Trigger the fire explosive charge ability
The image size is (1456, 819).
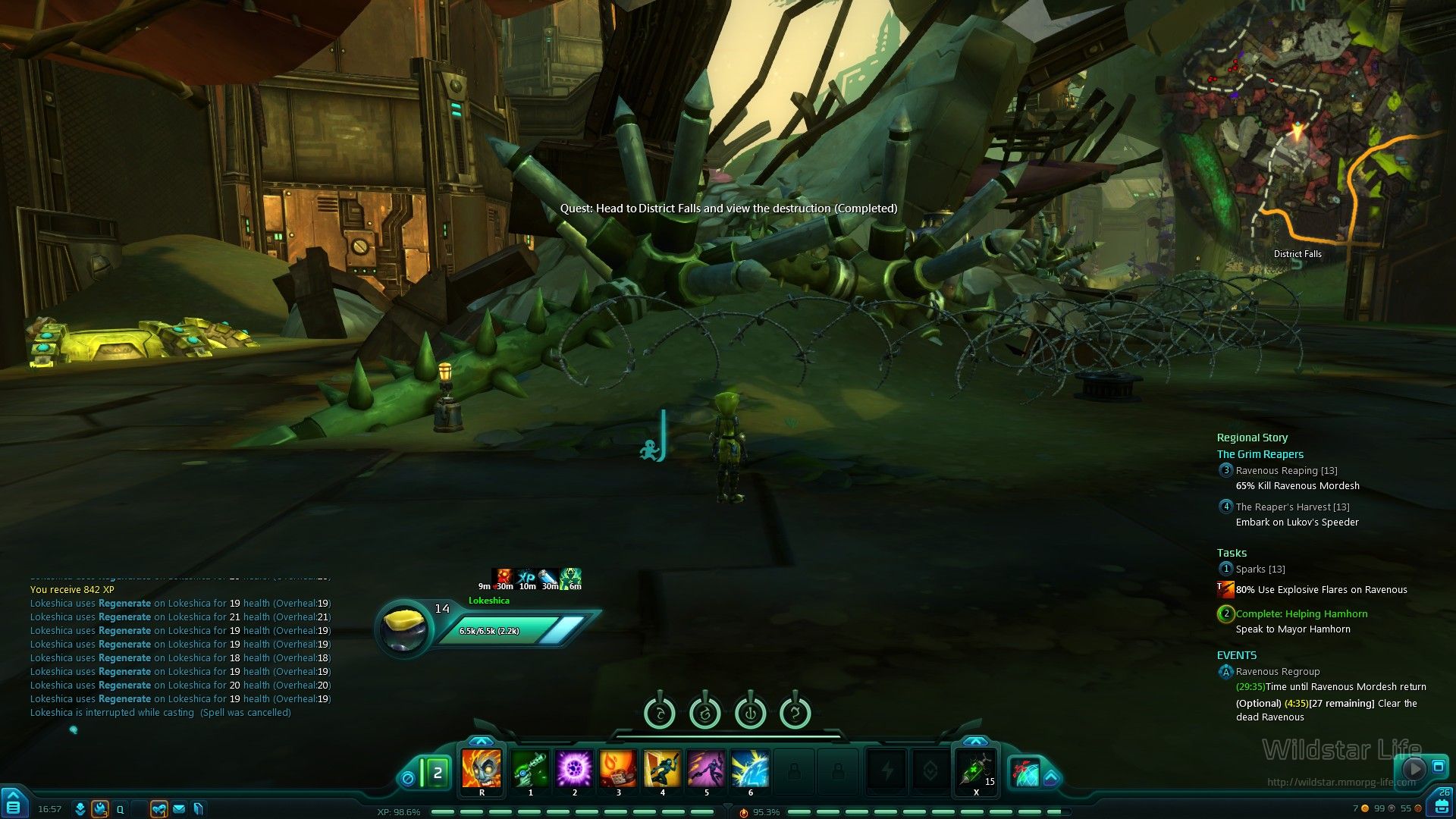tap(618, 769)
